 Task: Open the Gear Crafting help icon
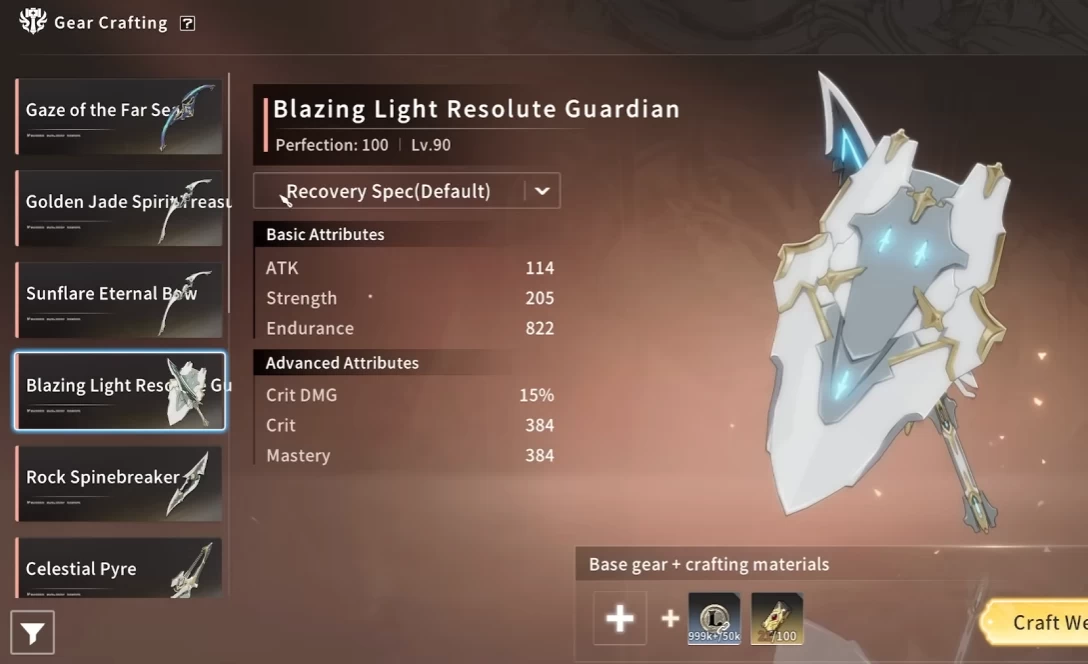coord(187,23)
